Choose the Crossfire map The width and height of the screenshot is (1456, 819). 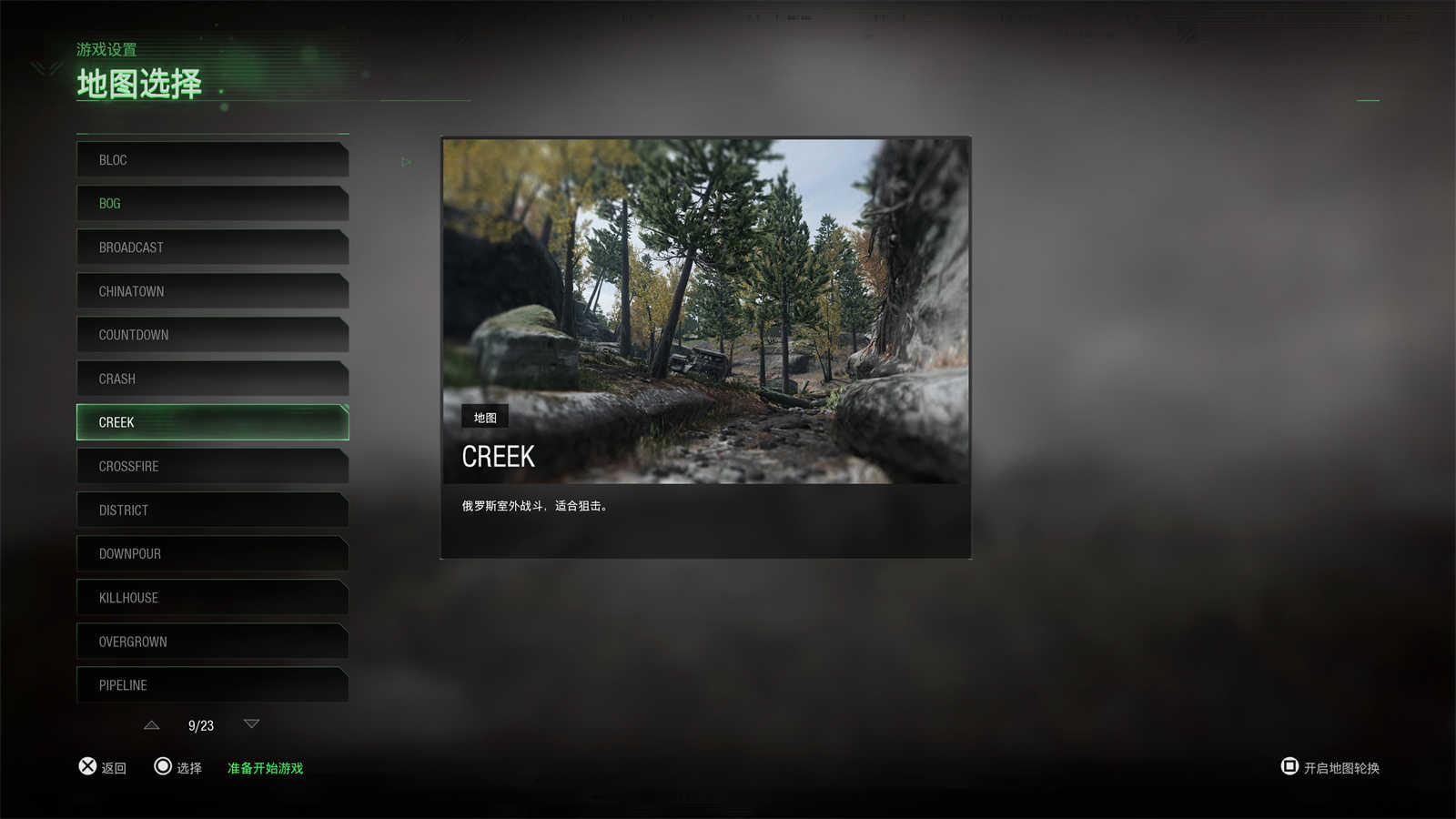tap(212, 466)
